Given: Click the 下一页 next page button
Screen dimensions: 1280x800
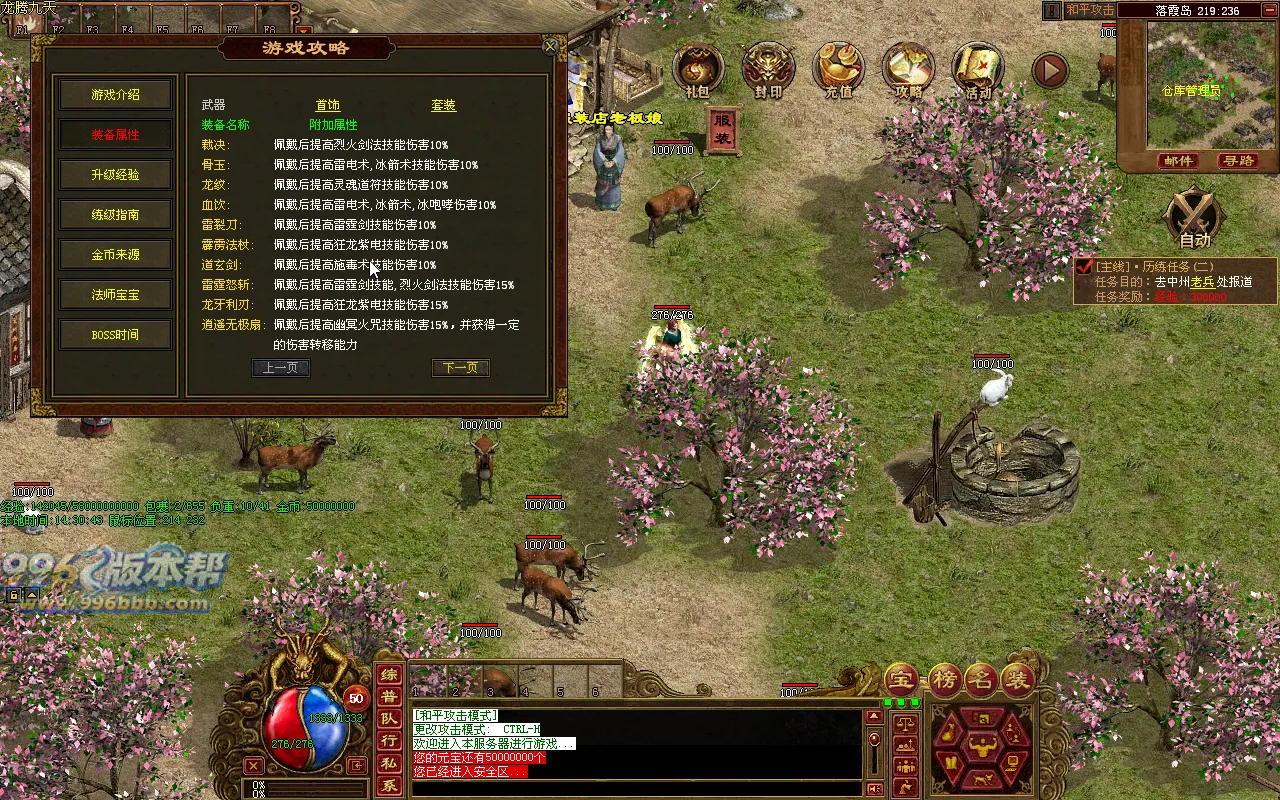Looking at the screenshot, I should 461,367.
